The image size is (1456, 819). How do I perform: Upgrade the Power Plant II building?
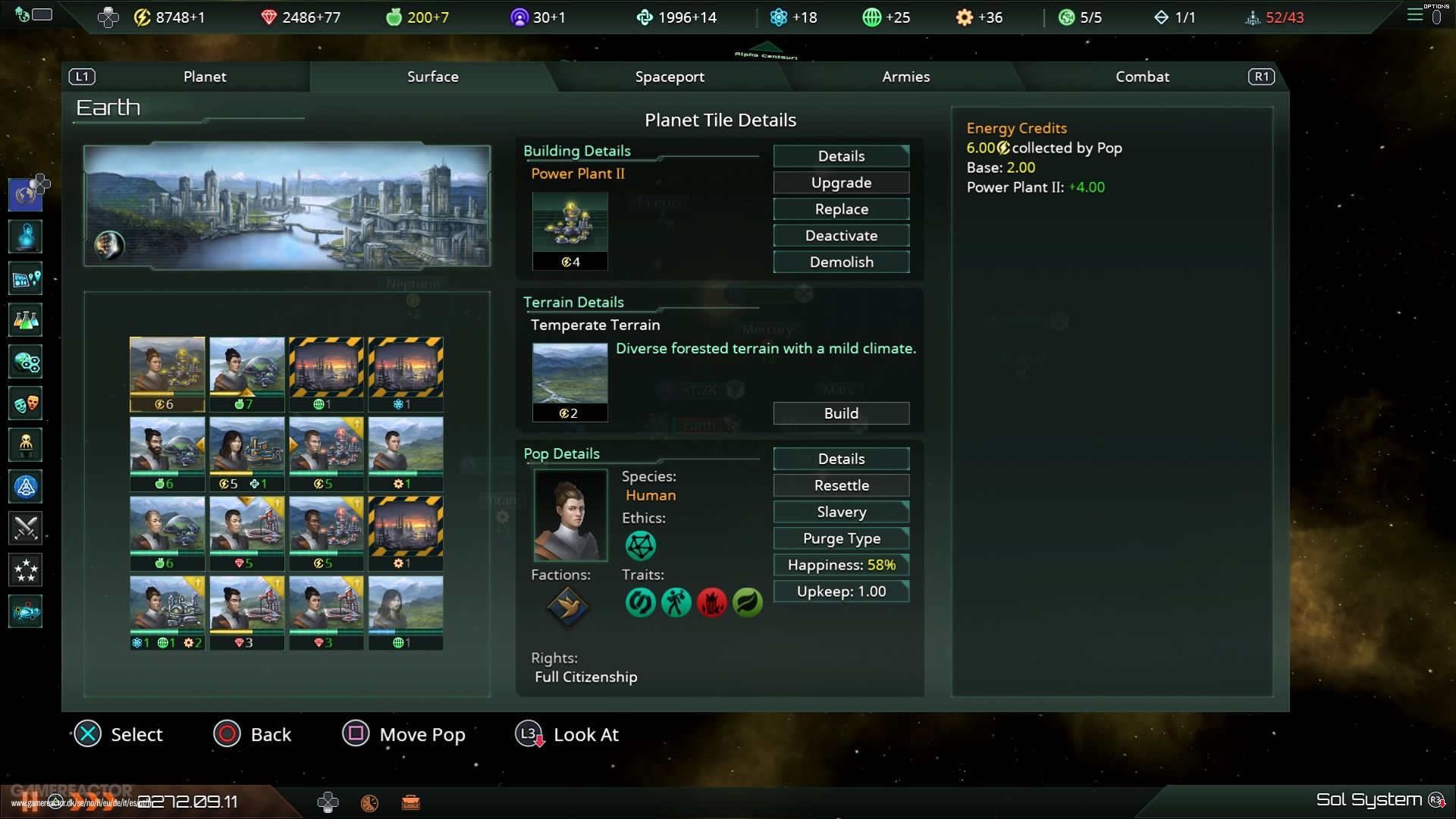pos(840,182)
